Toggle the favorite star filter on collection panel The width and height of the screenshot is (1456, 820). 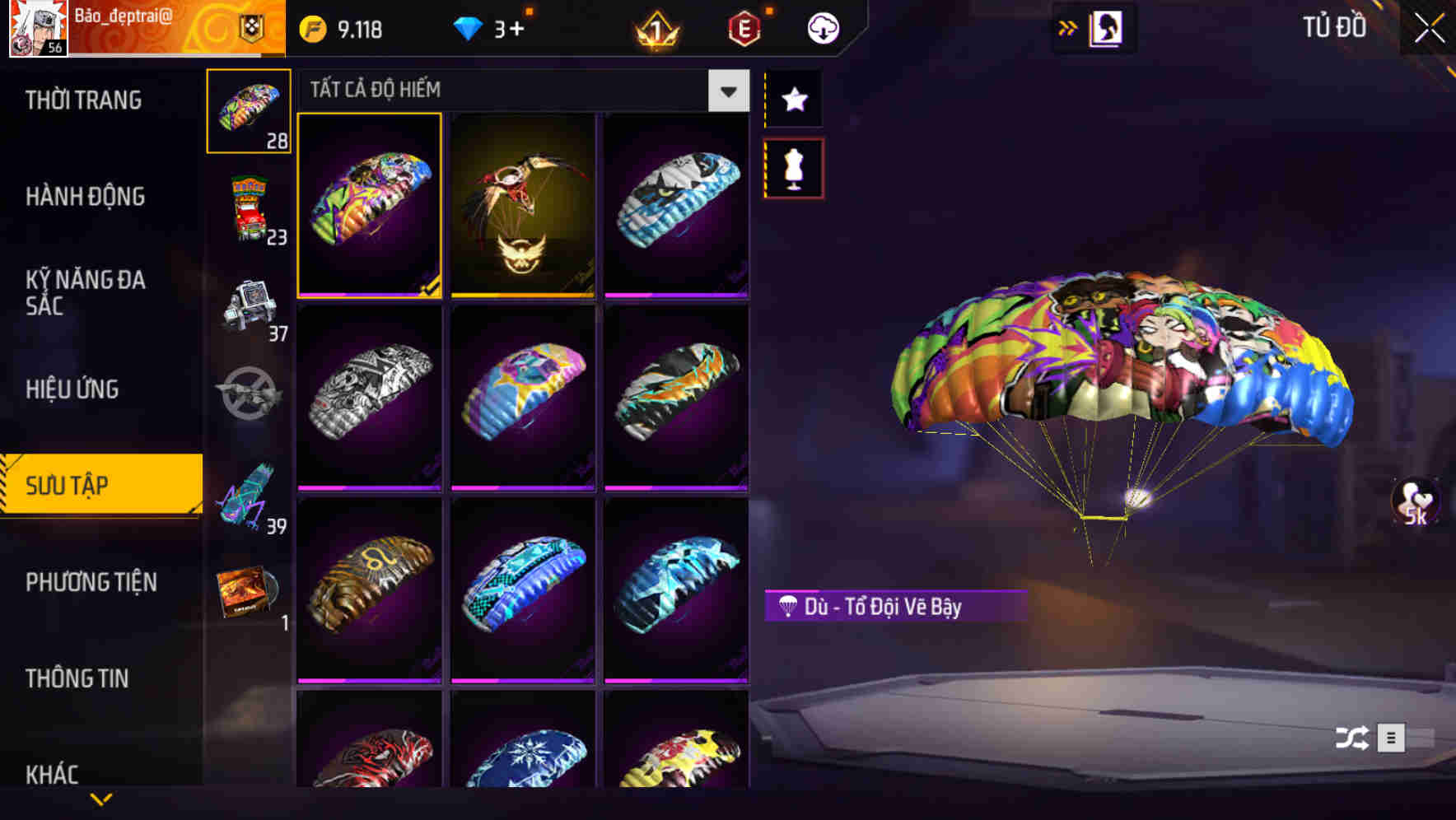click(793, 100)
